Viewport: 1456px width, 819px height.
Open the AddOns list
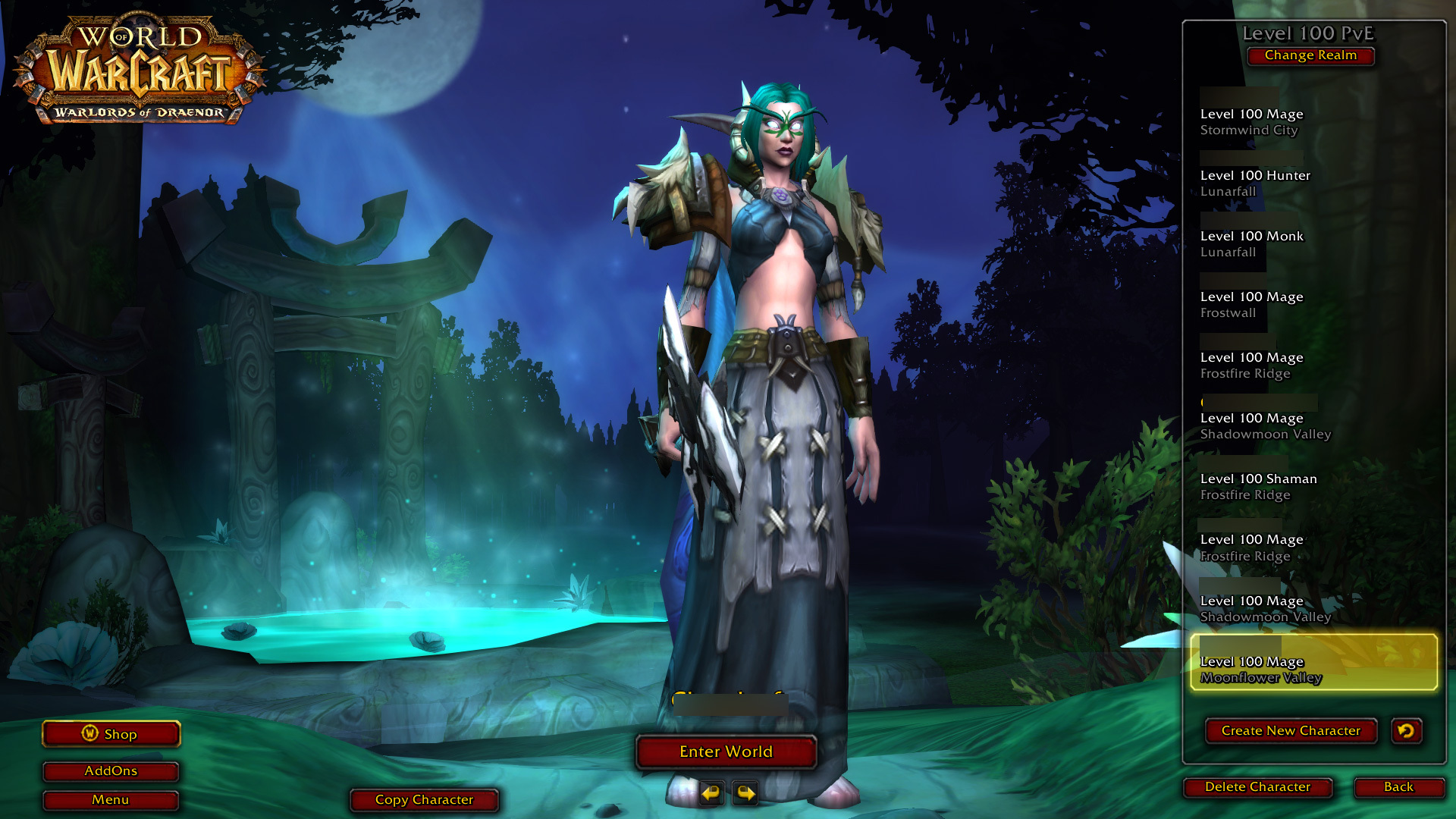point(111,770)
